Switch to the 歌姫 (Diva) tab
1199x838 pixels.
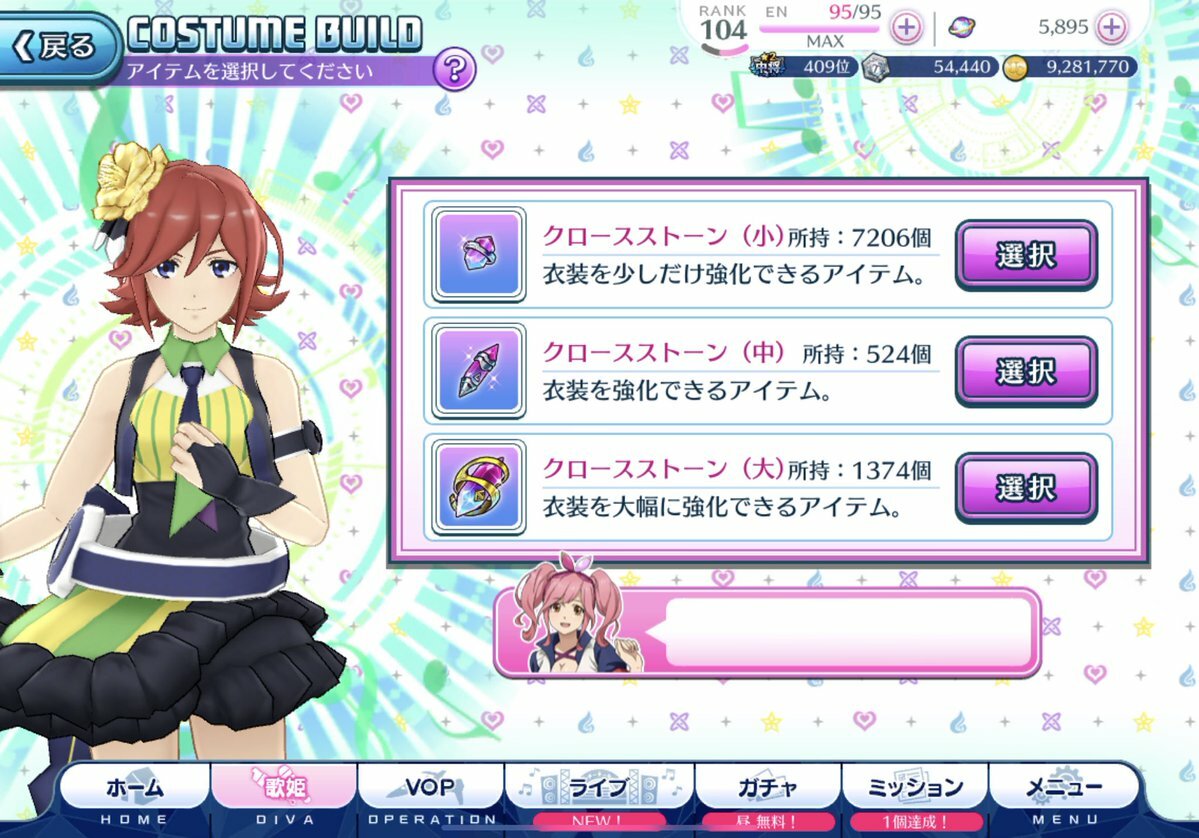283,790
